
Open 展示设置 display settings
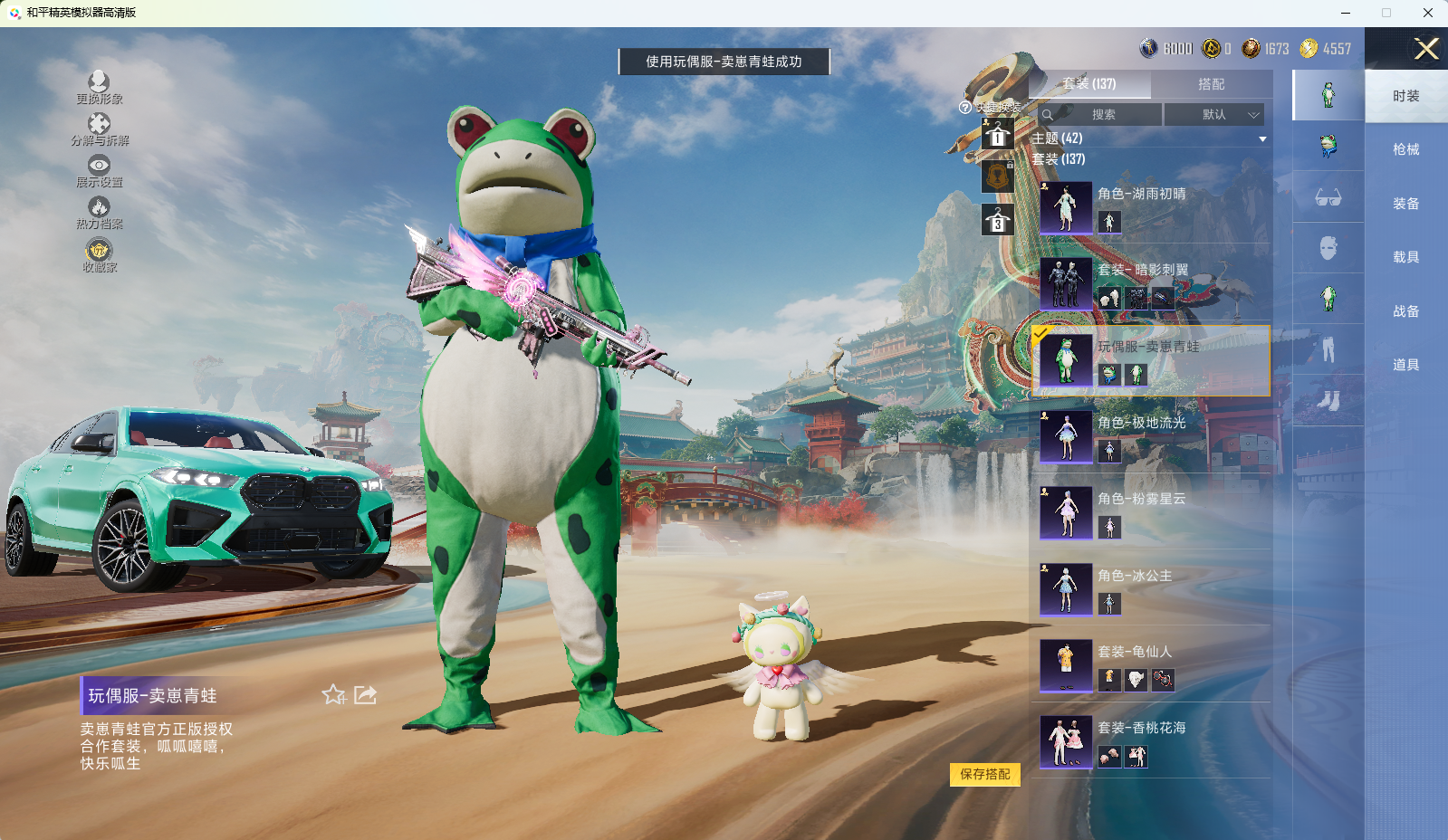[99, 171]
